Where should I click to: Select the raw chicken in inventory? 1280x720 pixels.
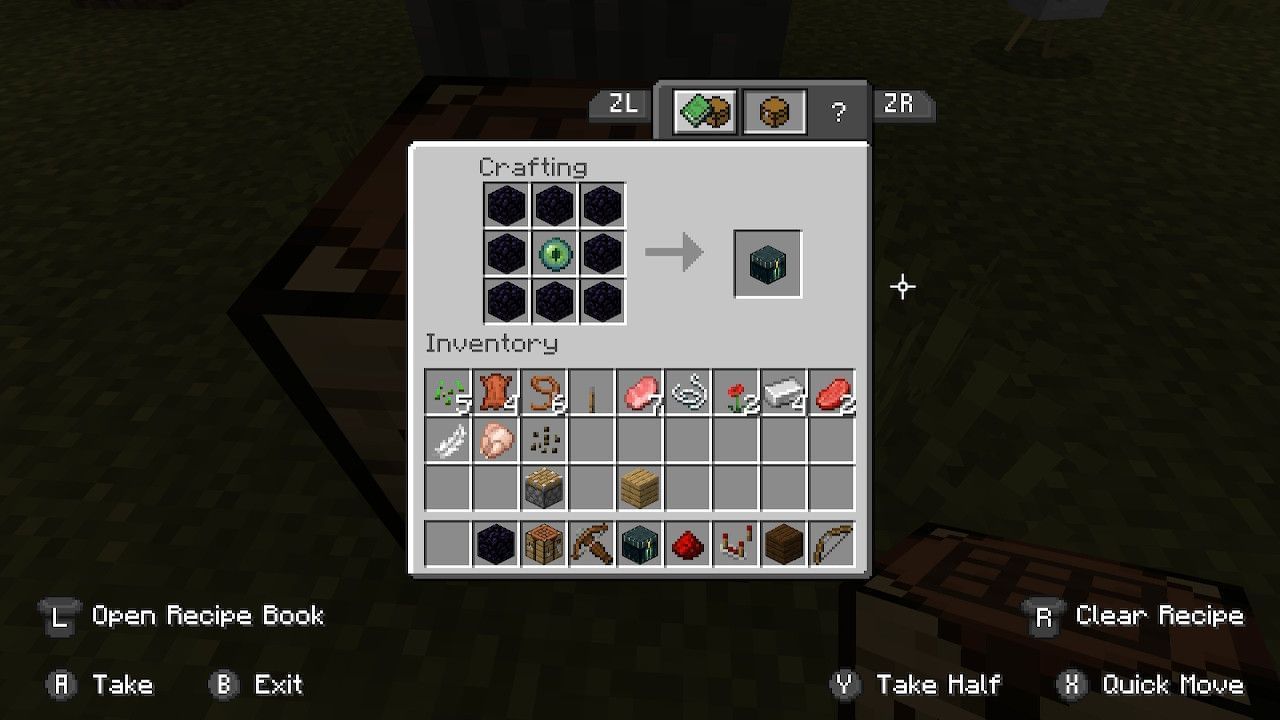(x=497, y=441)
